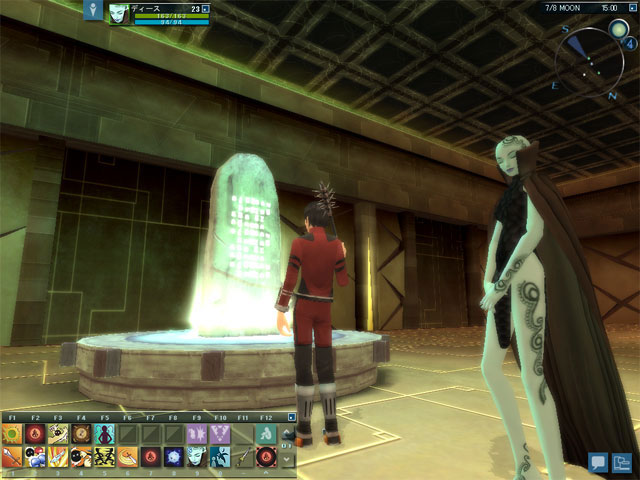Image resolution: width=640 pixels, height=480 pixels.
Task: Click the blue figure icon beside portrait
Action: pos(94,10)
